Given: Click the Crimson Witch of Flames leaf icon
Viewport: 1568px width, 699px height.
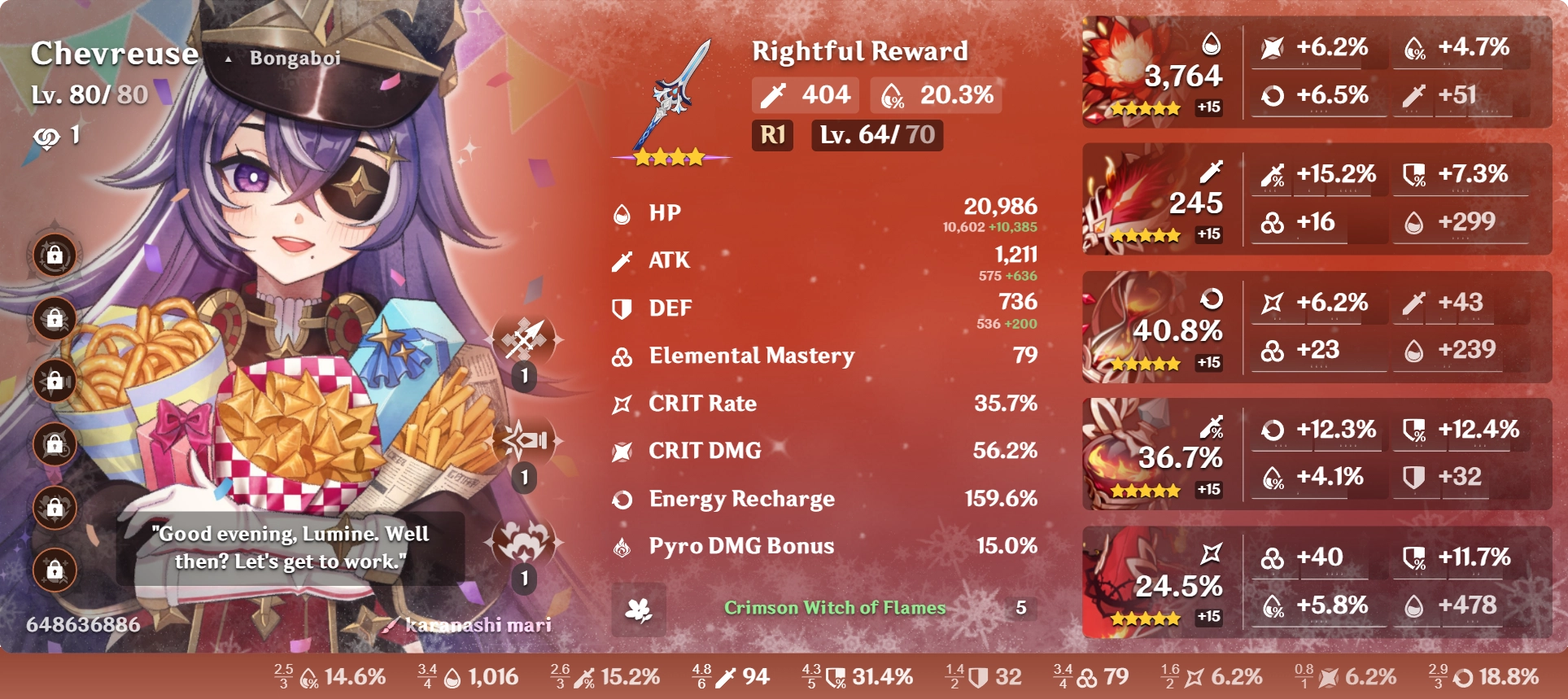Looking at the screenshot, I should point(640,606).
